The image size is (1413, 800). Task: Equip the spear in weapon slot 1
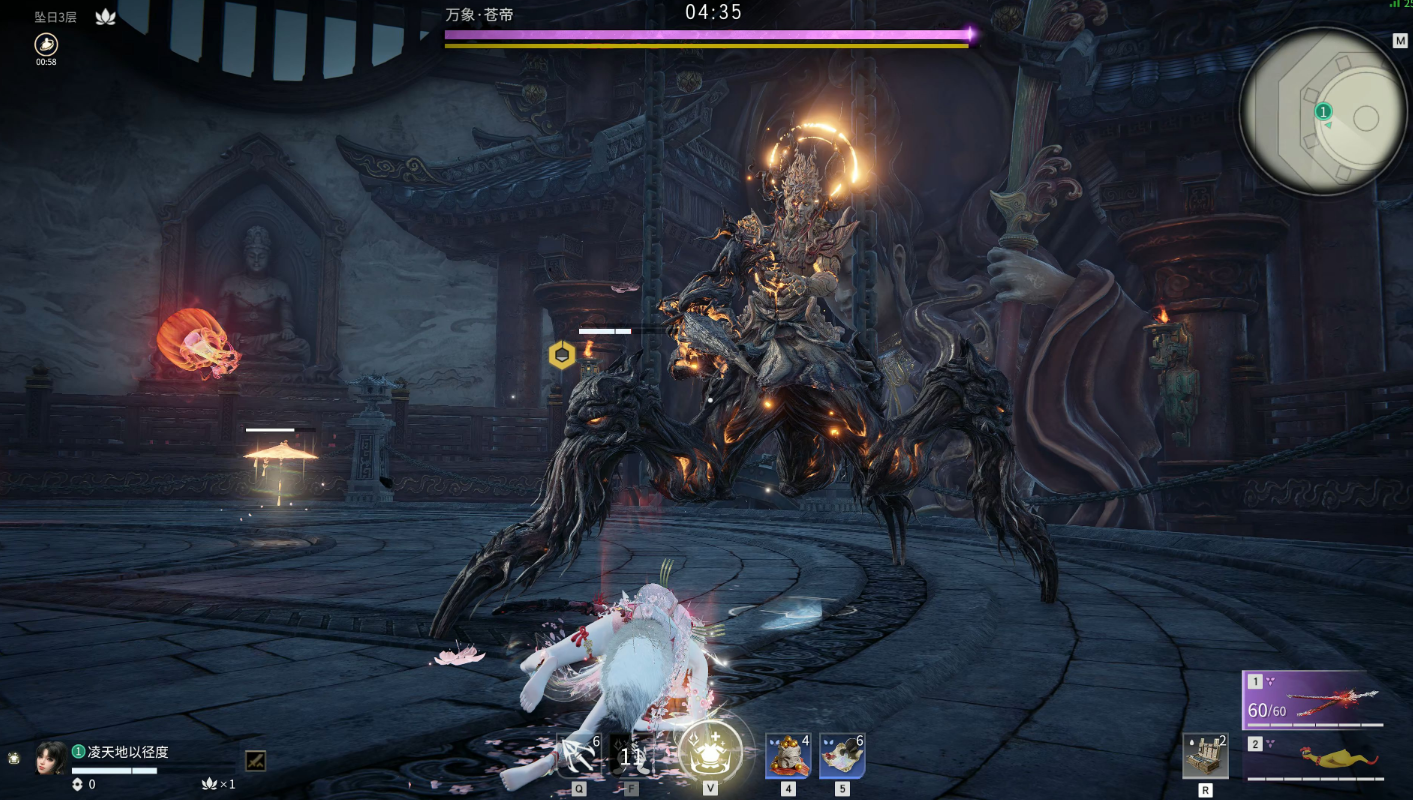(x=1313, y=699)
